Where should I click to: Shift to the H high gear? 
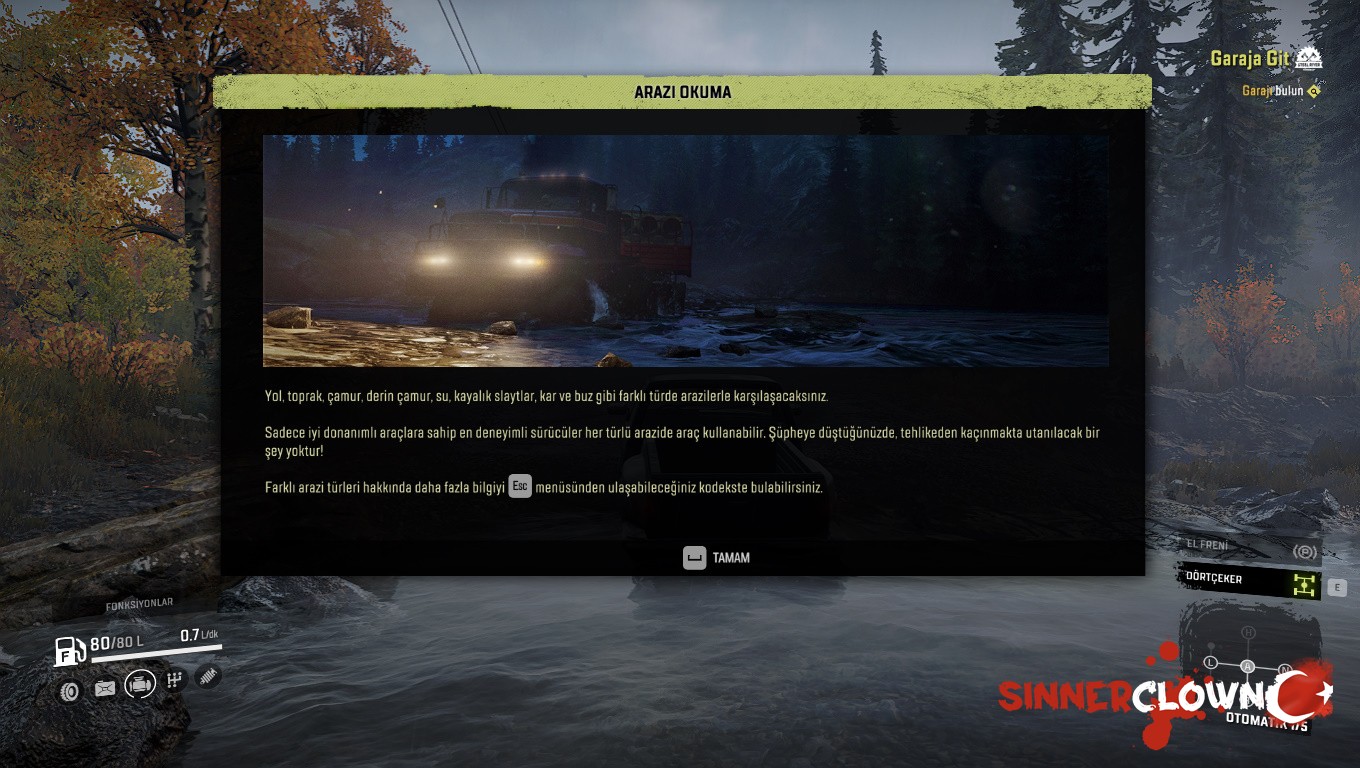1248,632
